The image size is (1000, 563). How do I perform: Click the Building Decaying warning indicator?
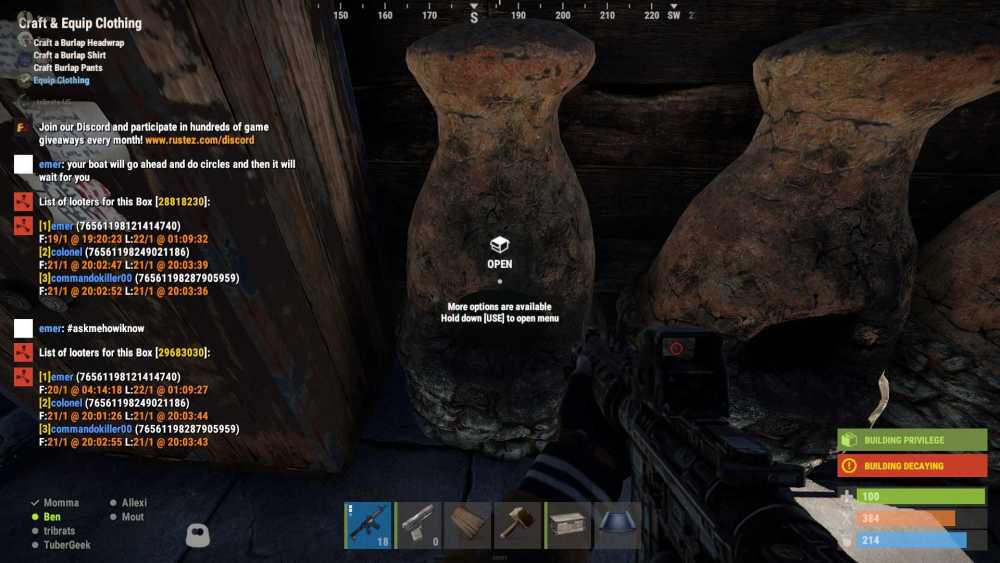(912, 466)
